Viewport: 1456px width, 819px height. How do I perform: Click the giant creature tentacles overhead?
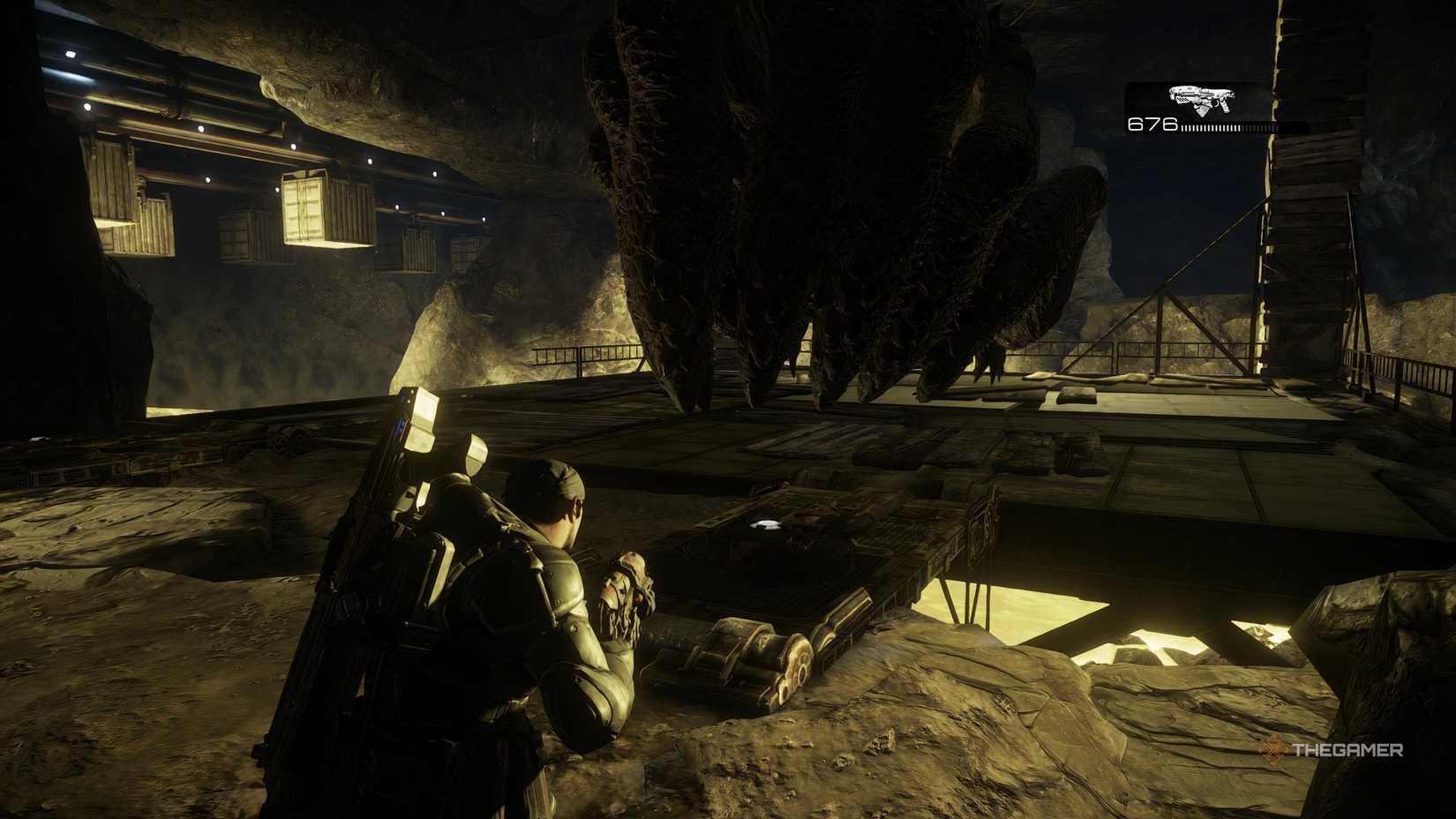tap(794, 177)
